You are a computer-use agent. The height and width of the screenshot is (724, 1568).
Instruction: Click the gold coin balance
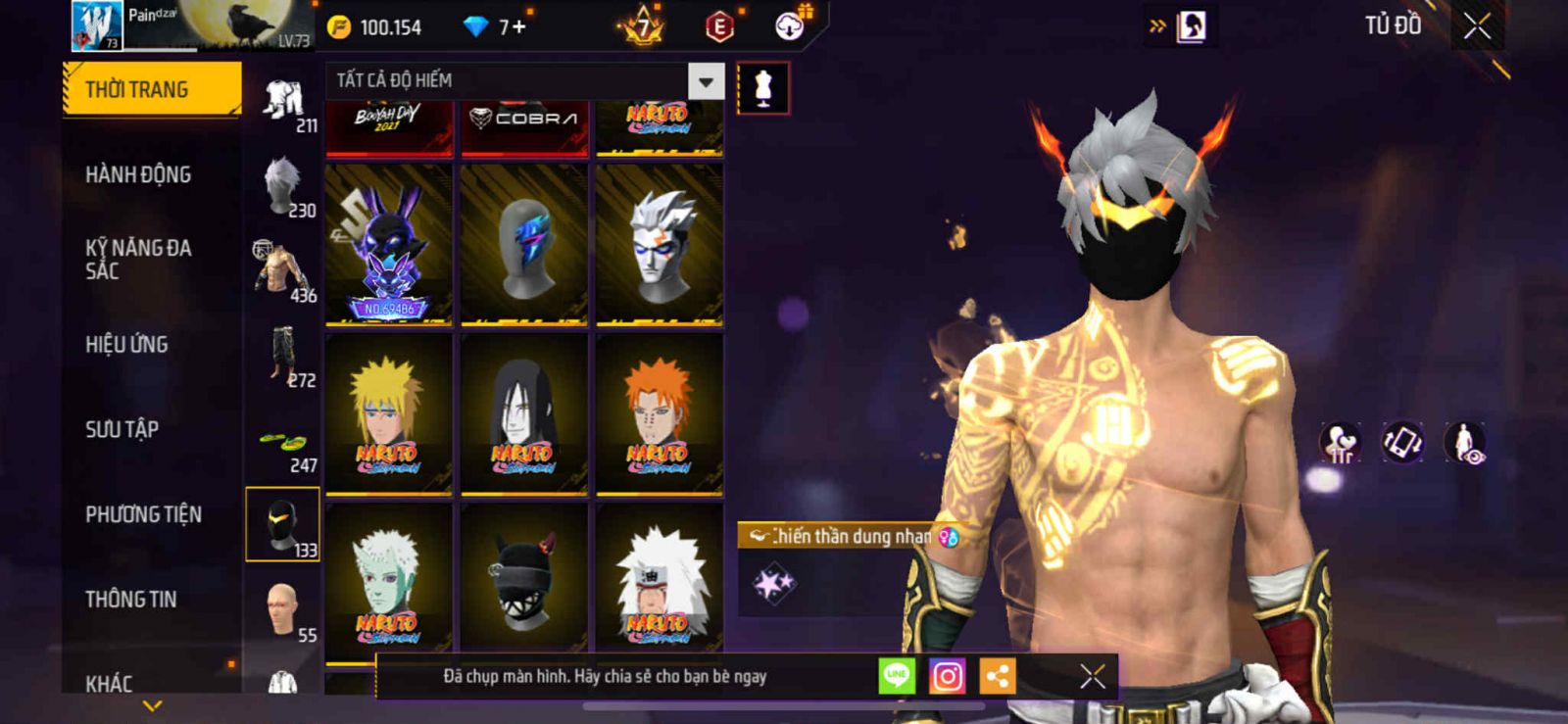(375, 27)
